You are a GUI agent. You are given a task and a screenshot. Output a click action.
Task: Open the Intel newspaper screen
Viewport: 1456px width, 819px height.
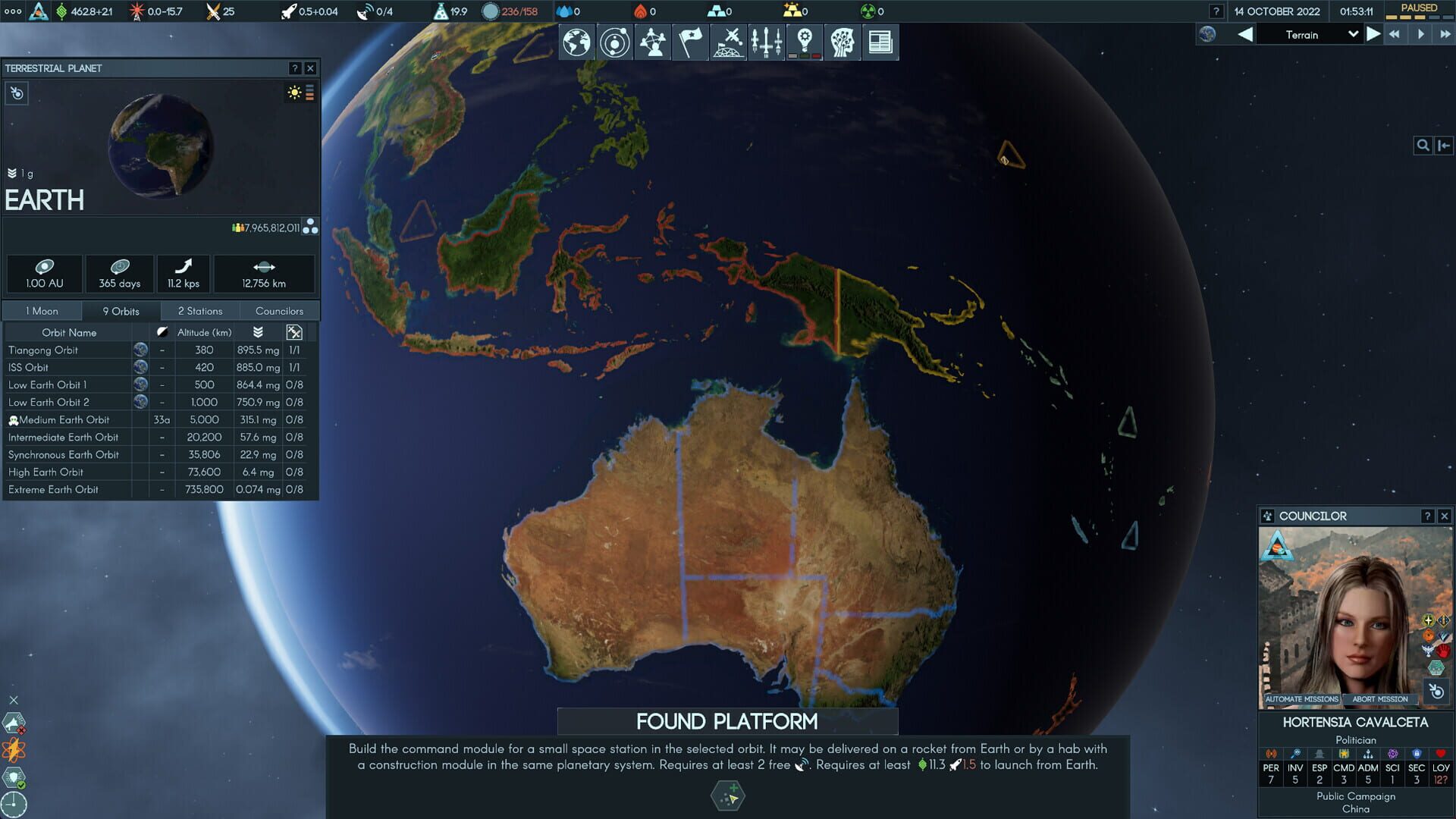click(880, 42)
